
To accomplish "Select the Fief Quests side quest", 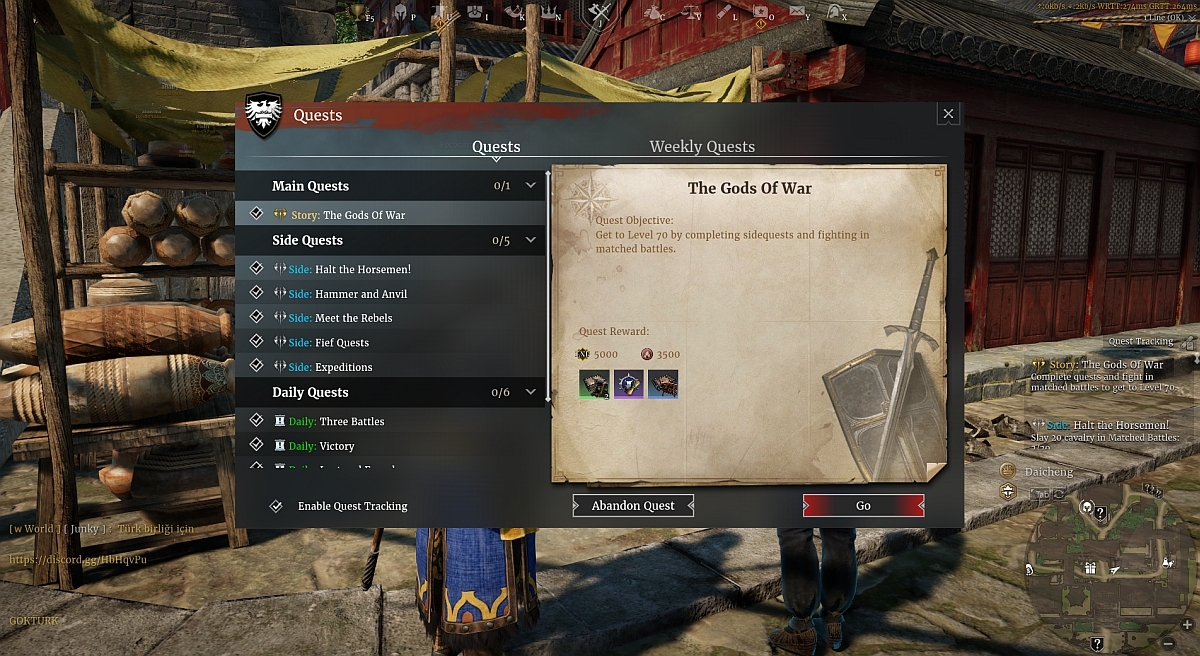I will coord(341,343).
